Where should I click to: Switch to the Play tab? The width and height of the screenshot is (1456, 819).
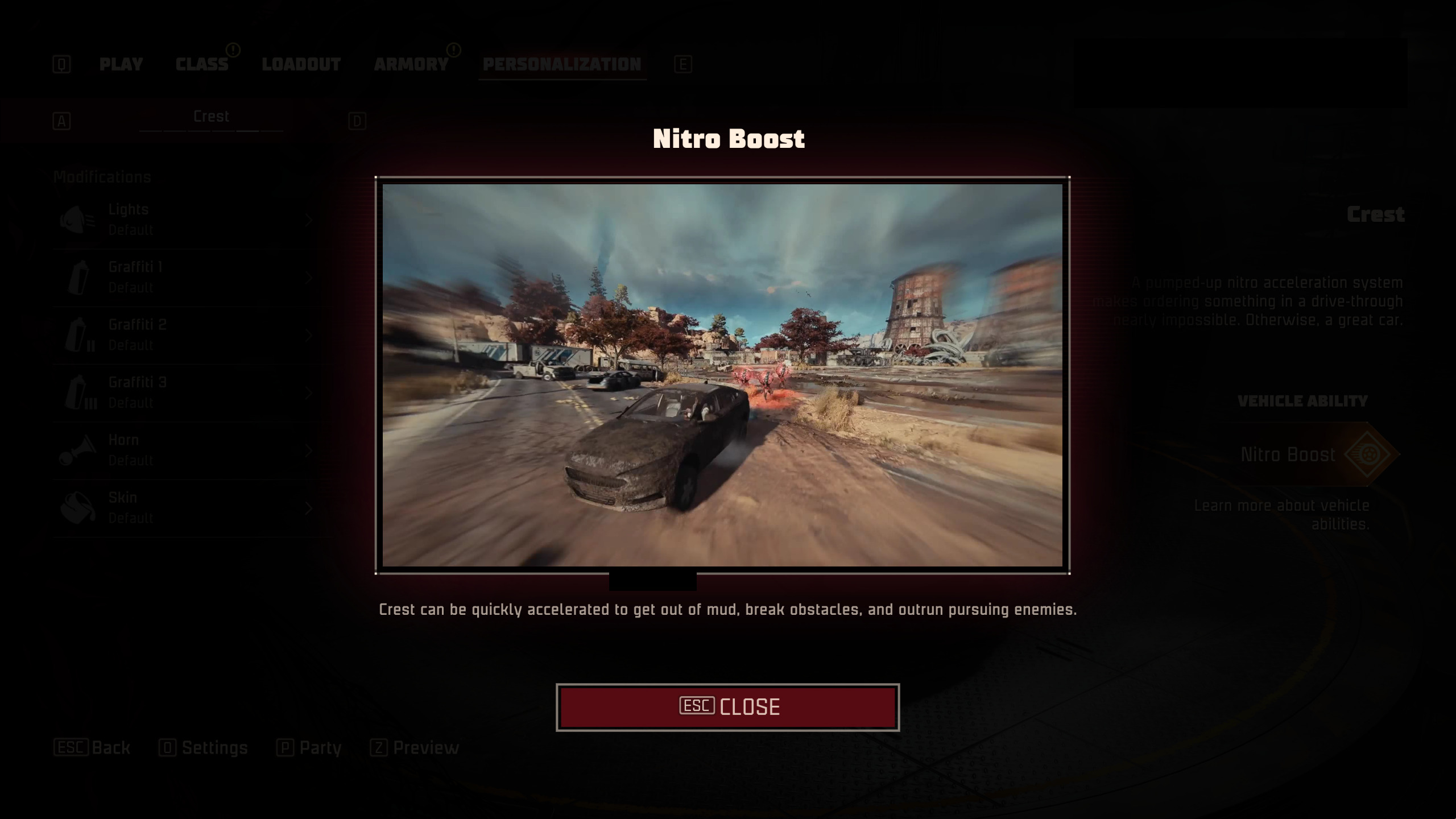coord(121,64)
